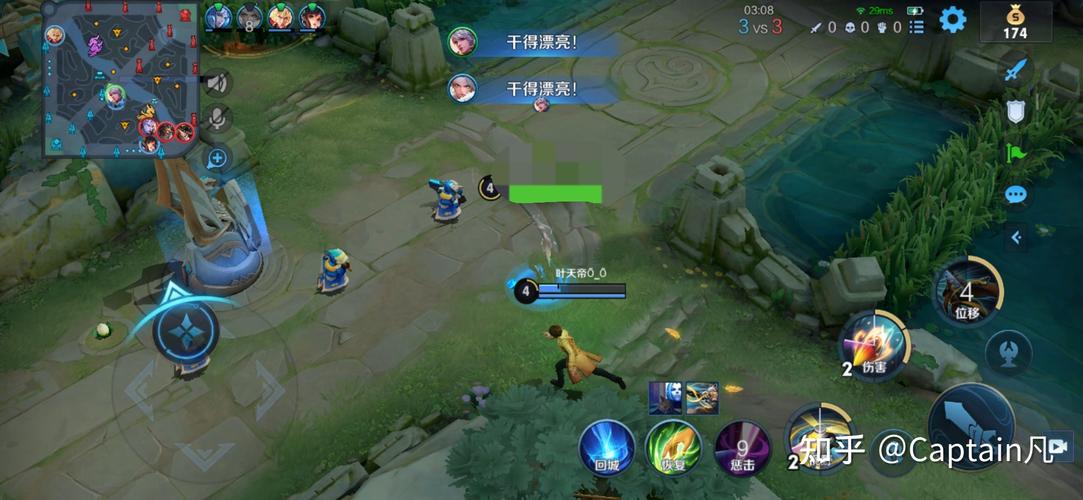Tap the minimap
1083x500 pixels.
[118, 79]
